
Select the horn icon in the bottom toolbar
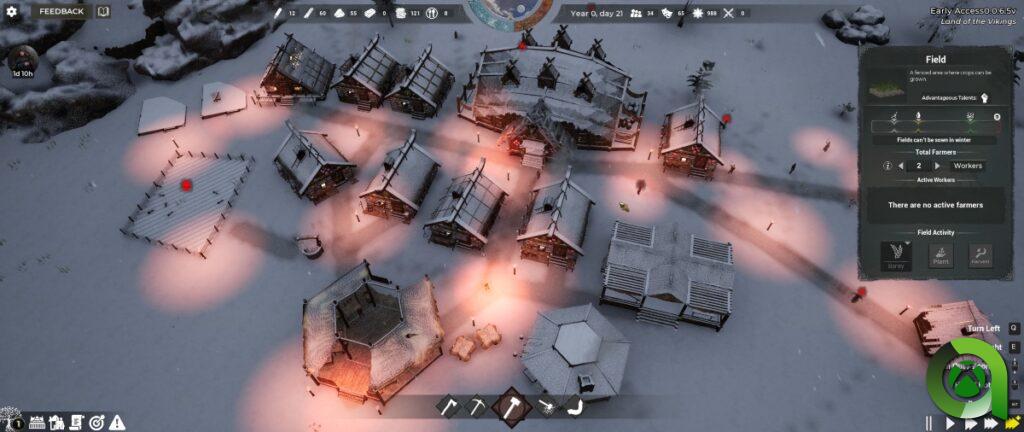546,406
